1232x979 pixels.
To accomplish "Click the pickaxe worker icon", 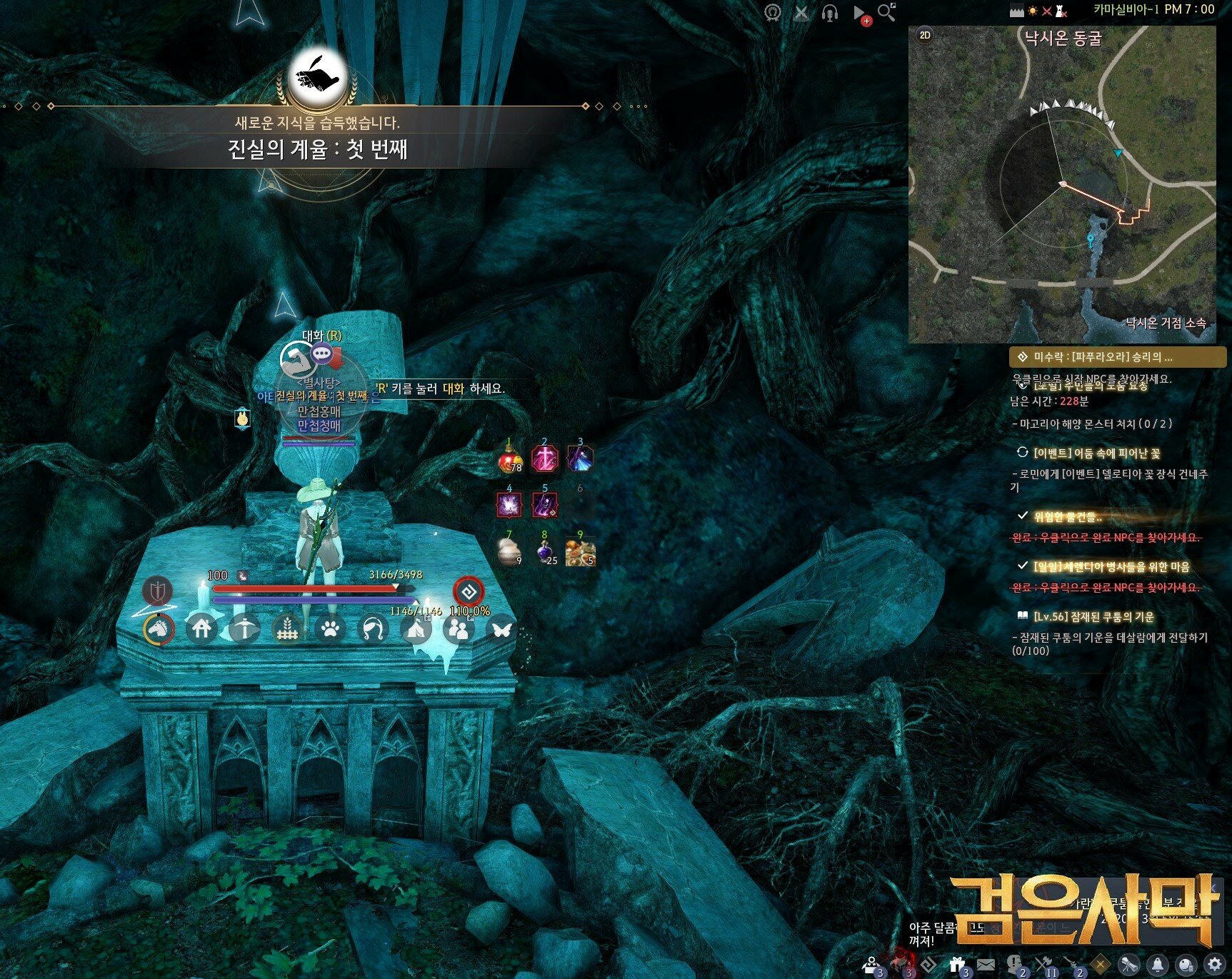I will [x=244, y=629].
